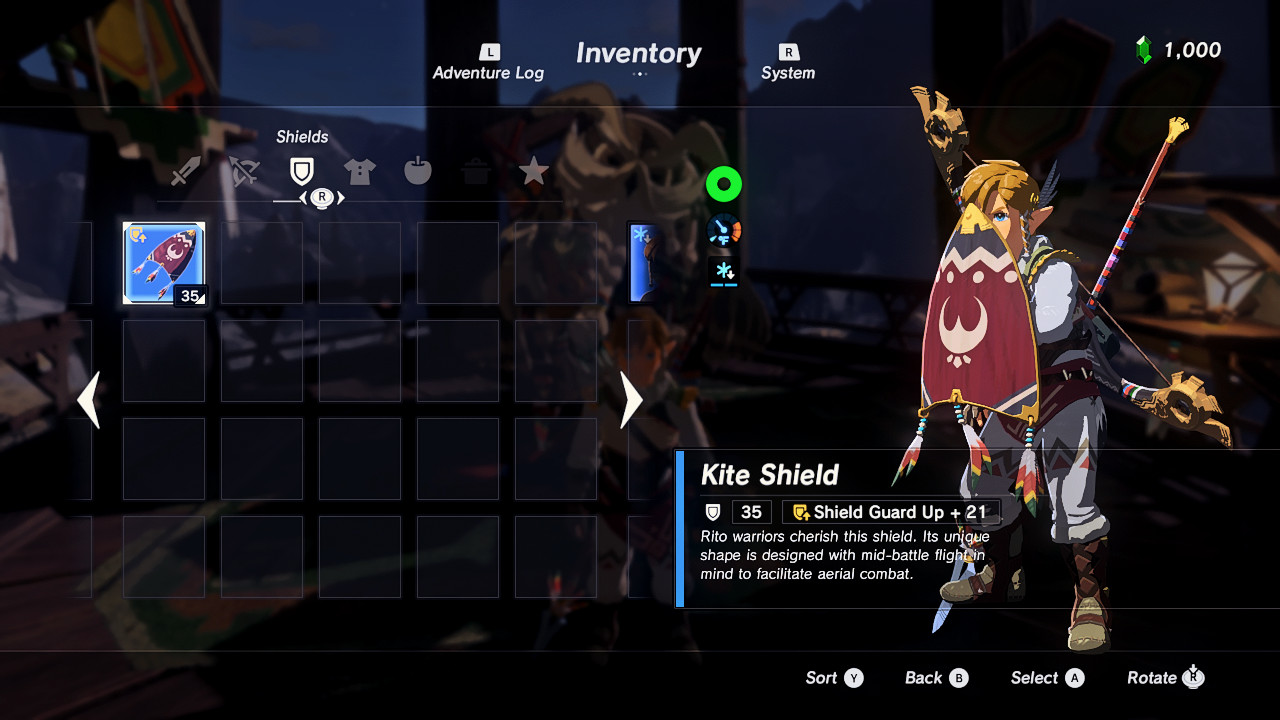Click the R bumper category switcher
The image size is (1280, 720).
coord(321,199)
